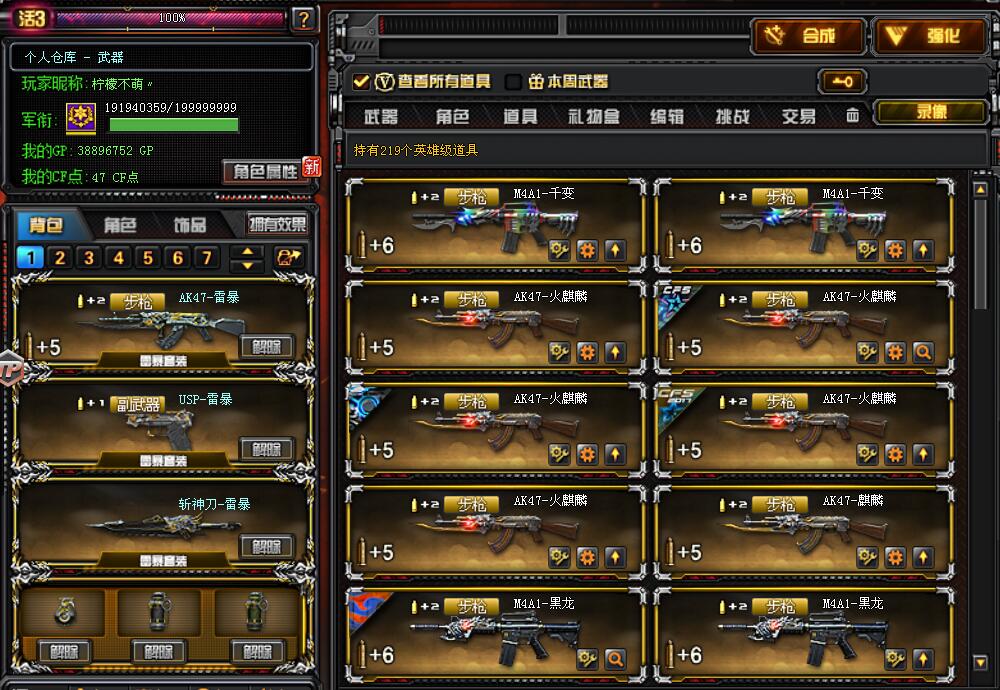
Task: Unequip the AK47-雷暴 rifle with 解除
Action: click(x=266, y=347)
